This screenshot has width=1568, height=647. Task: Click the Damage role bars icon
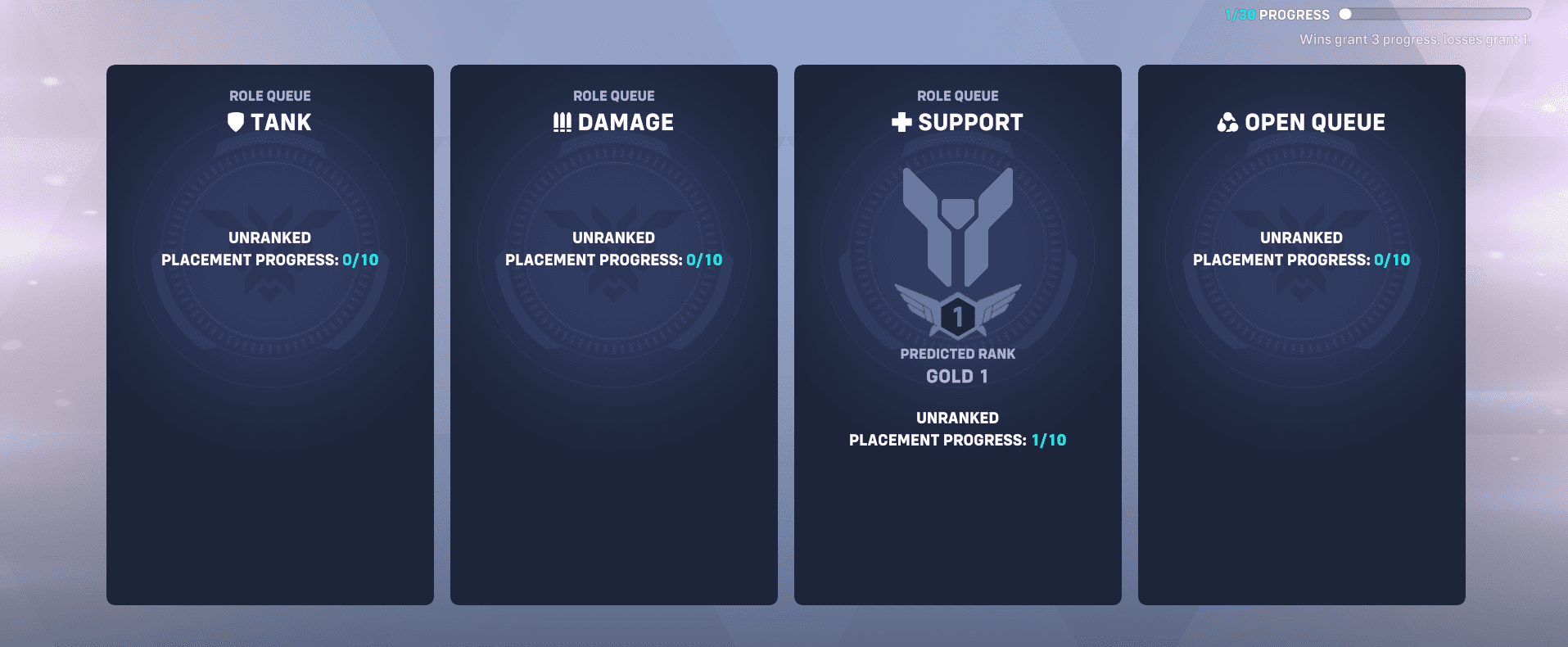point(562,121)
